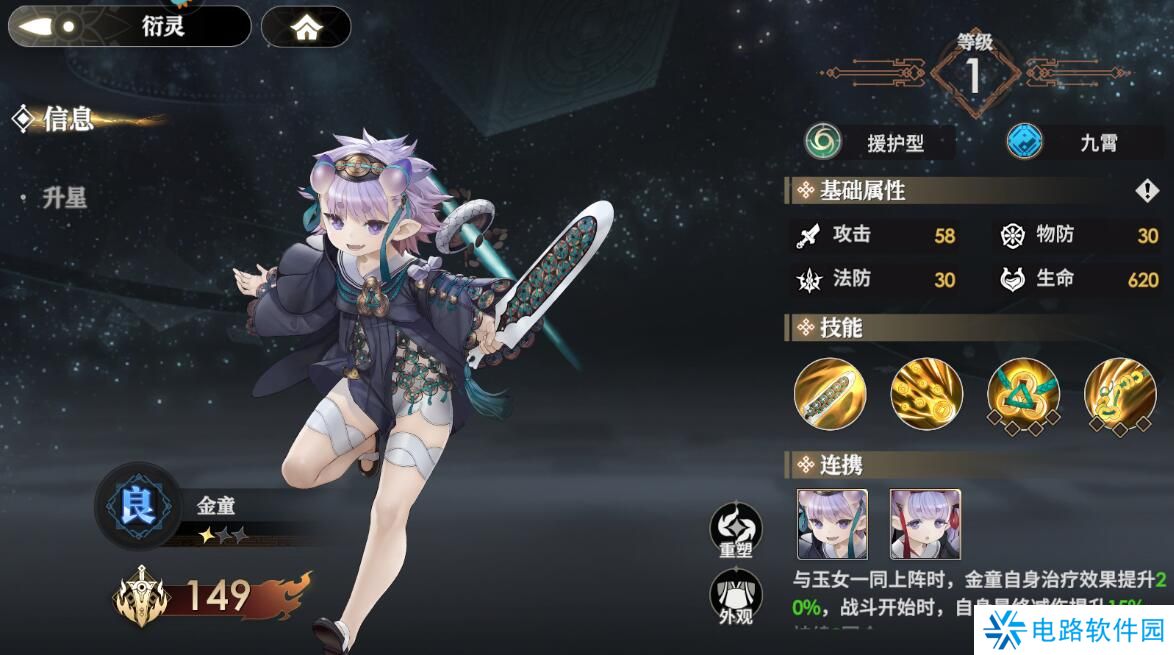Select the 玉女 link portrait
The width and height of the screenshot is (1174, 655).
click(x=925, y=524)
